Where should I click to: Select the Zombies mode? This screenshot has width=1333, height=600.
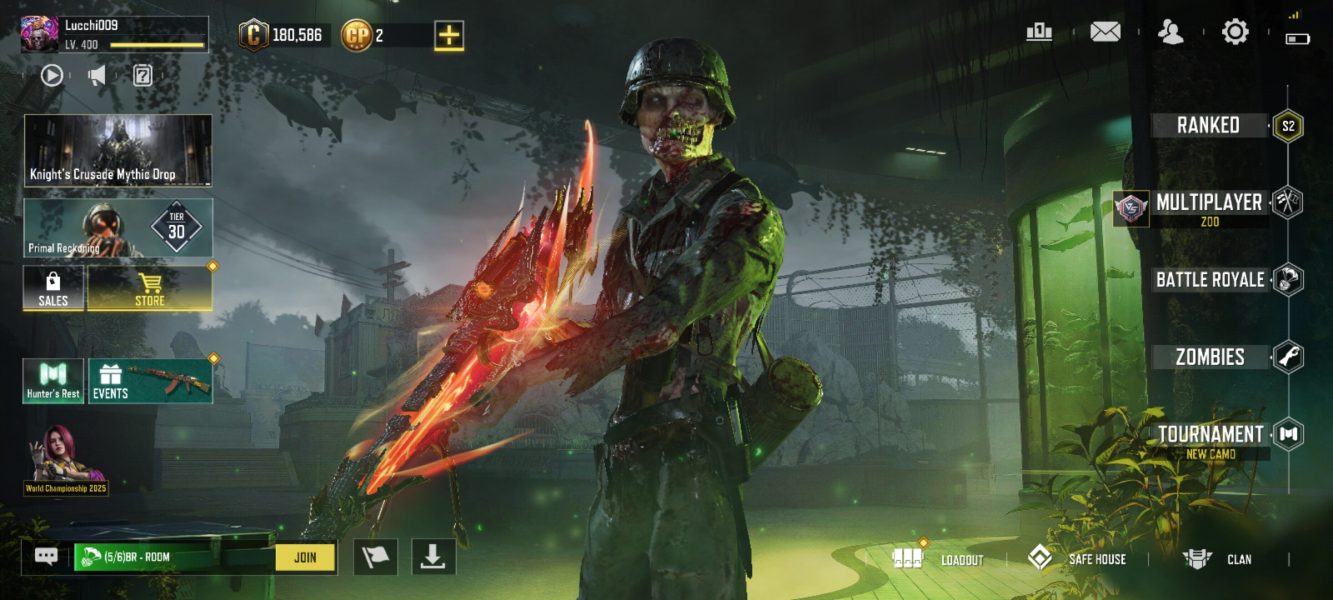pos(1210,357)
